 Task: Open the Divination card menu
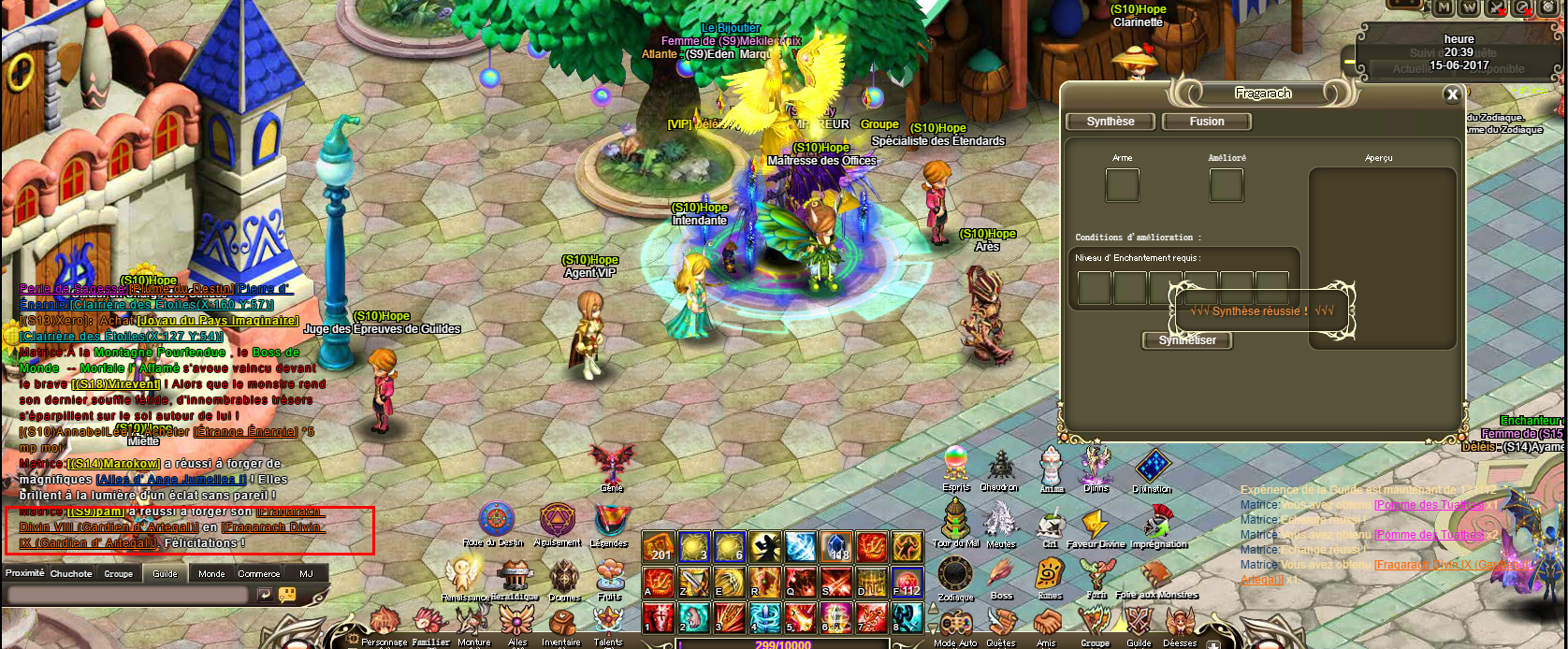pos(1152,466)
